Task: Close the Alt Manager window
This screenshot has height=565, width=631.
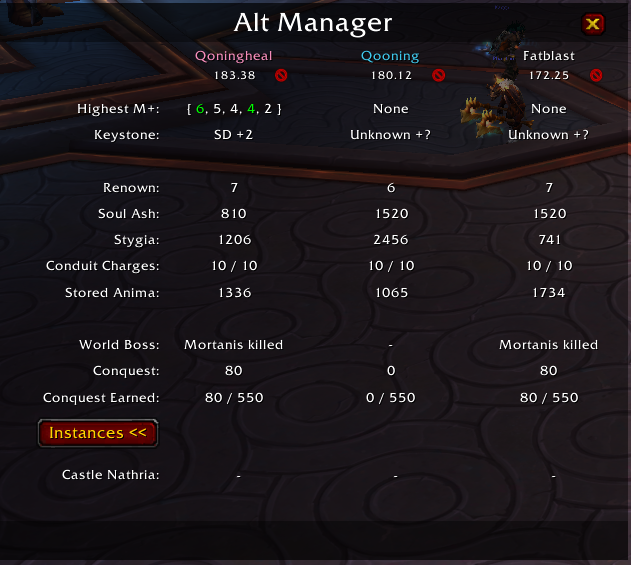Action: coord(593,24)
